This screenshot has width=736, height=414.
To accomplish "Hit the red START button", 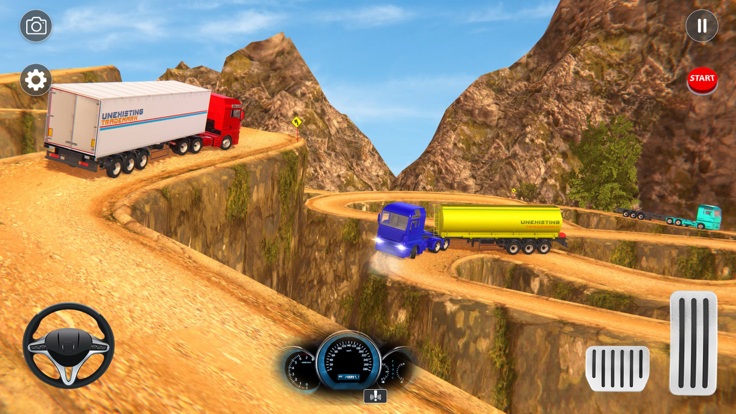I will [x=702, y=79].
